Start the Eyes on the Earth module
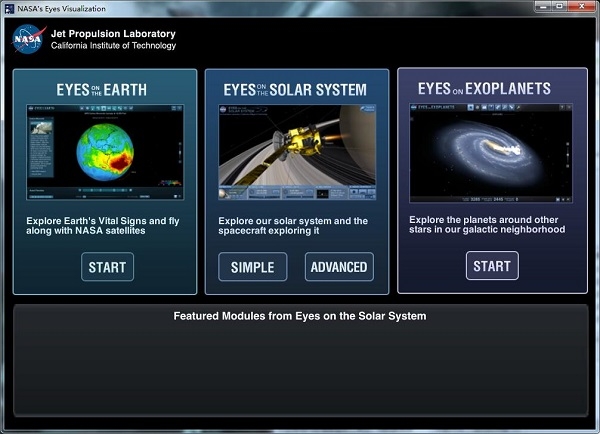Image resolution: width=600 pixels, height=434 pixels. click(107, 267)
